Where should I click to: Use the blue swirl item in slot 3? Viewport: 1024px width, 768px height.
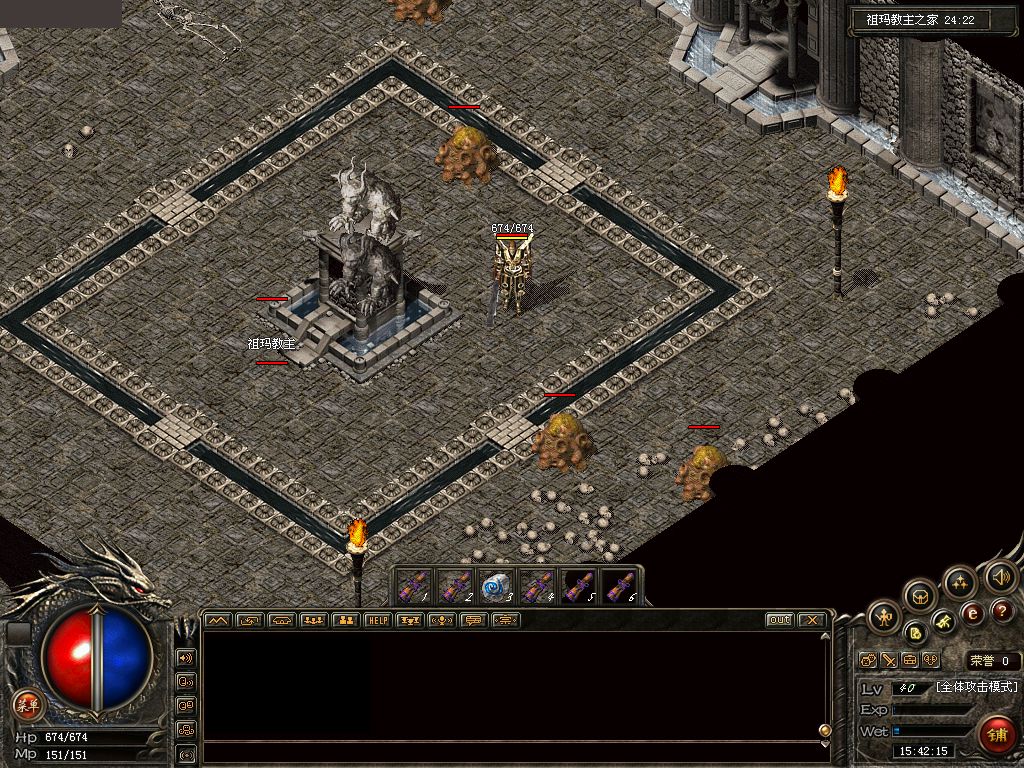pyautogui.click(x=495, y=588)
